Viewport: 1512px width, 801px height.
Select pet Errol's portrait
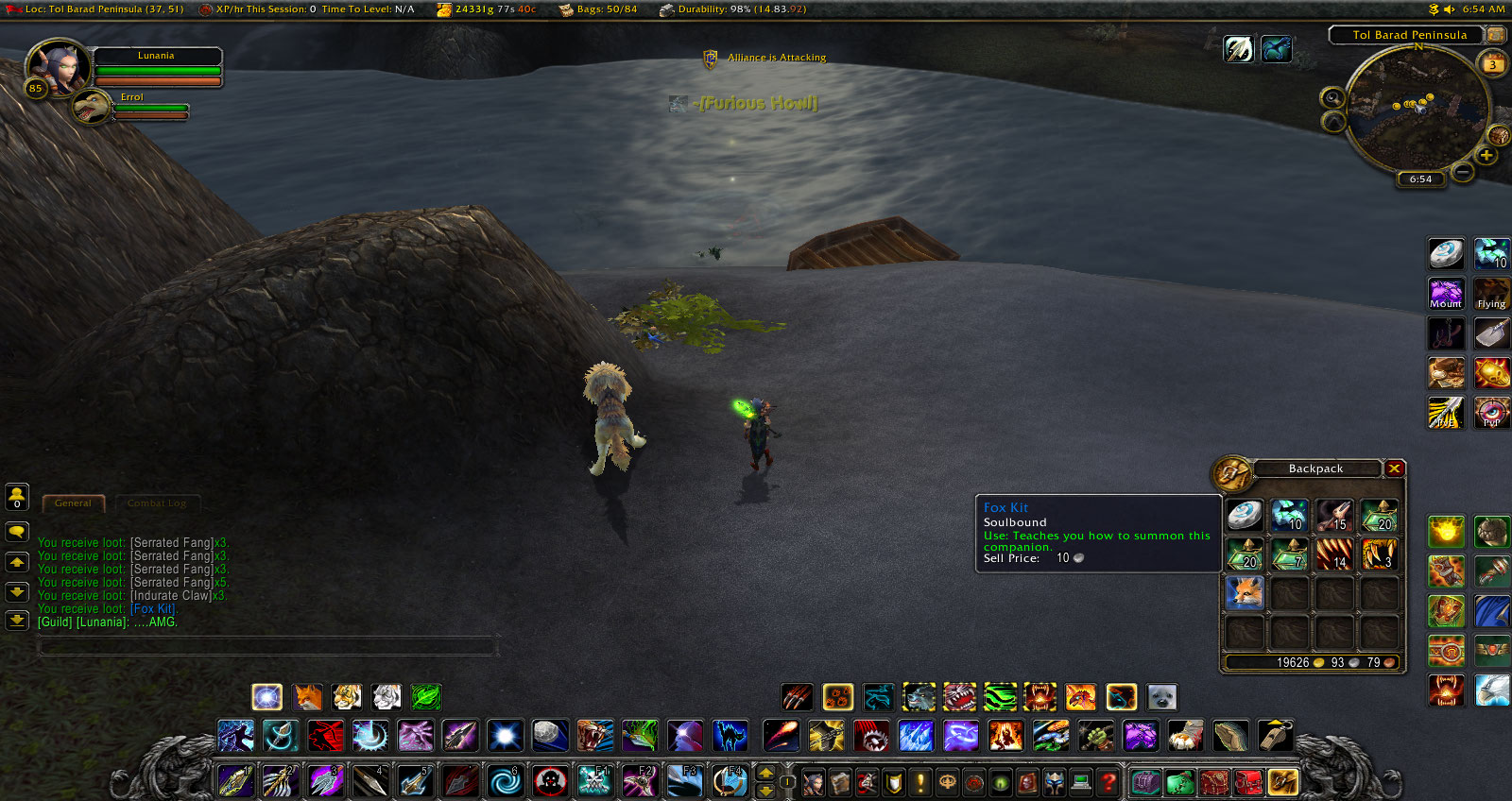point(92,107)
